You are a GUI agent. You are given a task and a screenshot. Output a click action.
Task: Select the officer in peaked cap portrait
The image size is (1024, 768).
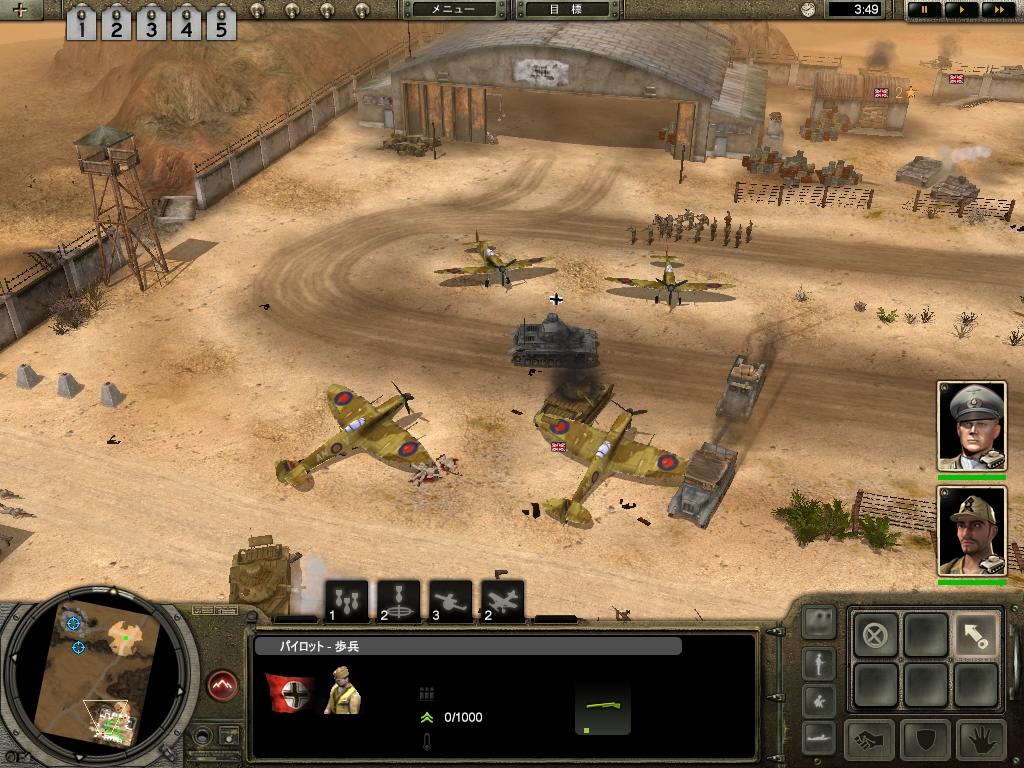tap(971, 425)
